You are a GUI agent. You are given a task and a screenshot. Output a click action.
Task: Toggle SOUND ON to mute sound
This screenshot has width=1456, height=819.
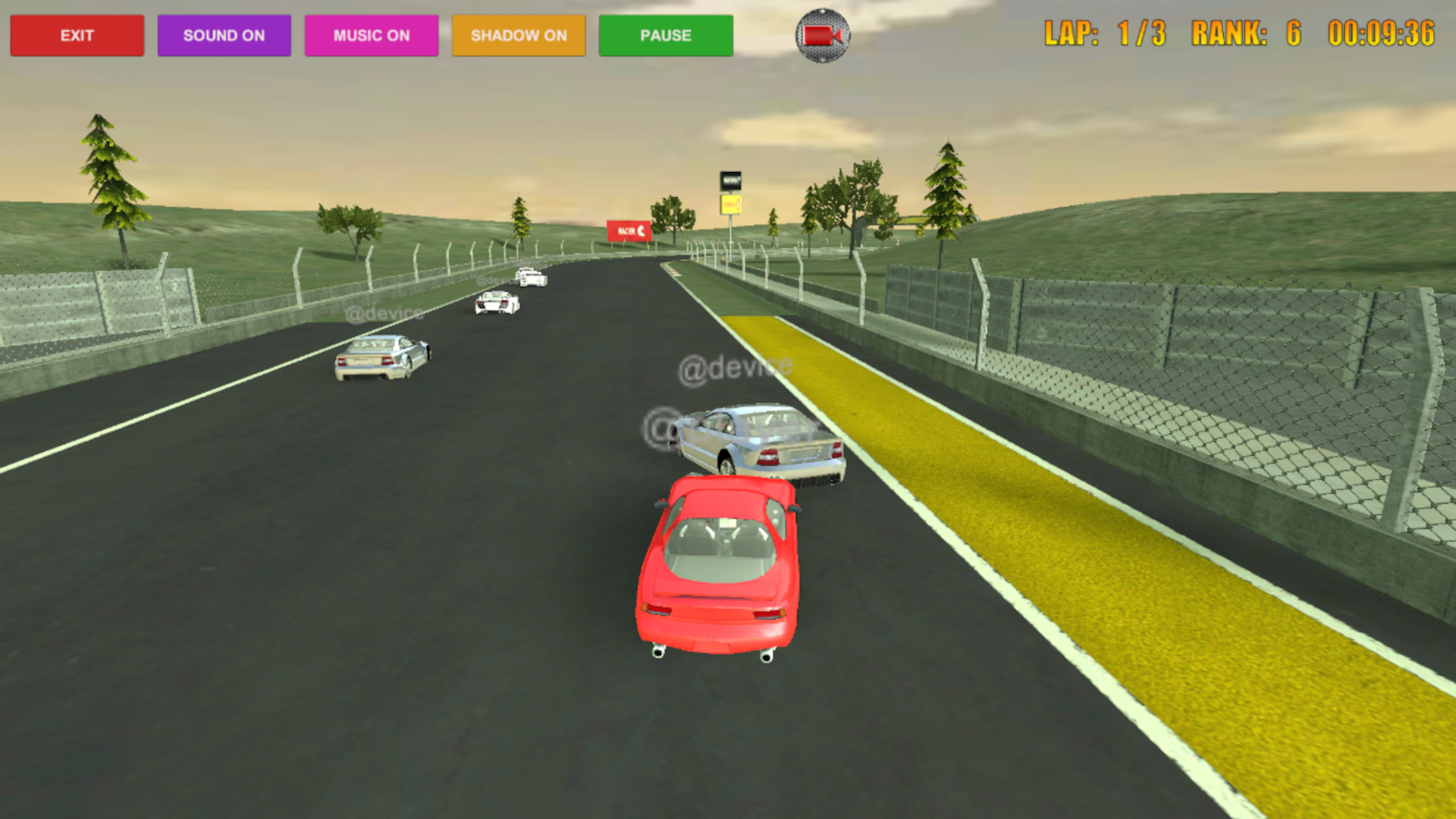coord(224,35)
